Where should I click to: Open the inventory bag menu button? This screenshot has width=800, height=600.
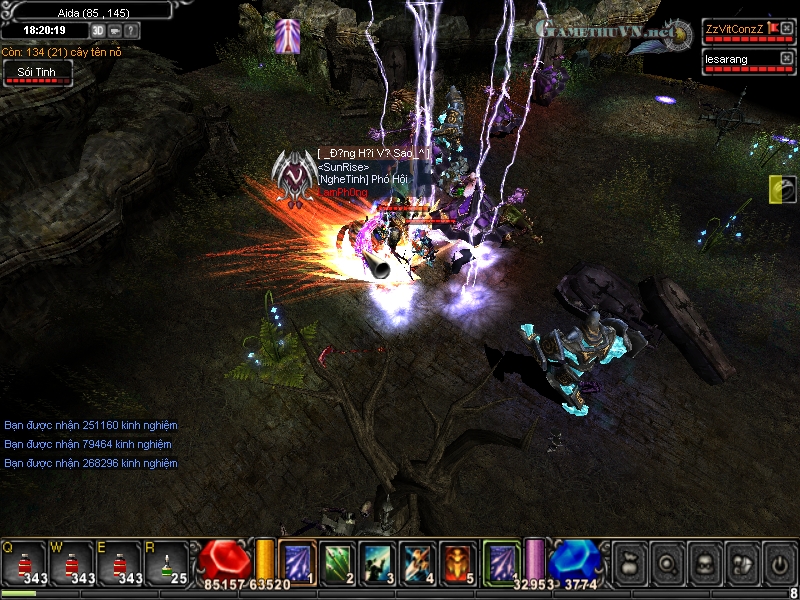pyautogui.click(x=630, y=562)
